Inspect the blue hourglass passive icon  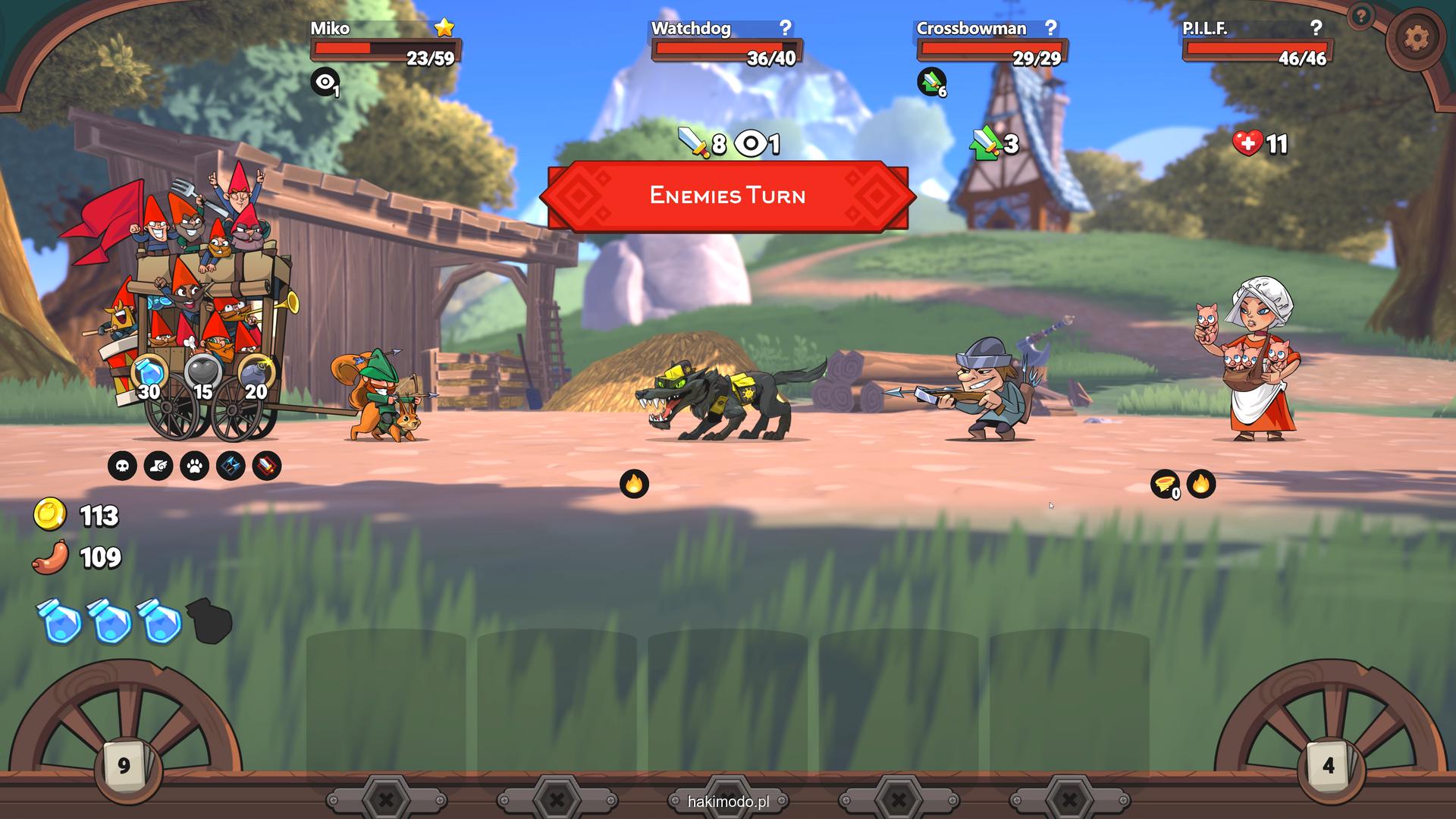pyautogui.click(x=231, y=466)
